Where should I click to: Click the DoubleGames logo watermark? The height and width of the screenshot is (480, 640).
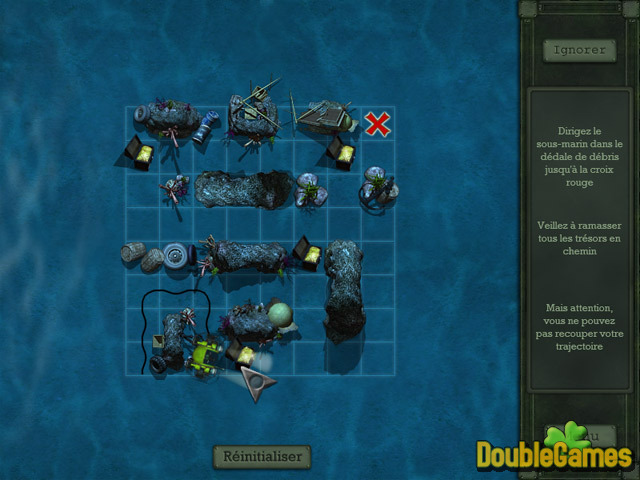[555, 453]
